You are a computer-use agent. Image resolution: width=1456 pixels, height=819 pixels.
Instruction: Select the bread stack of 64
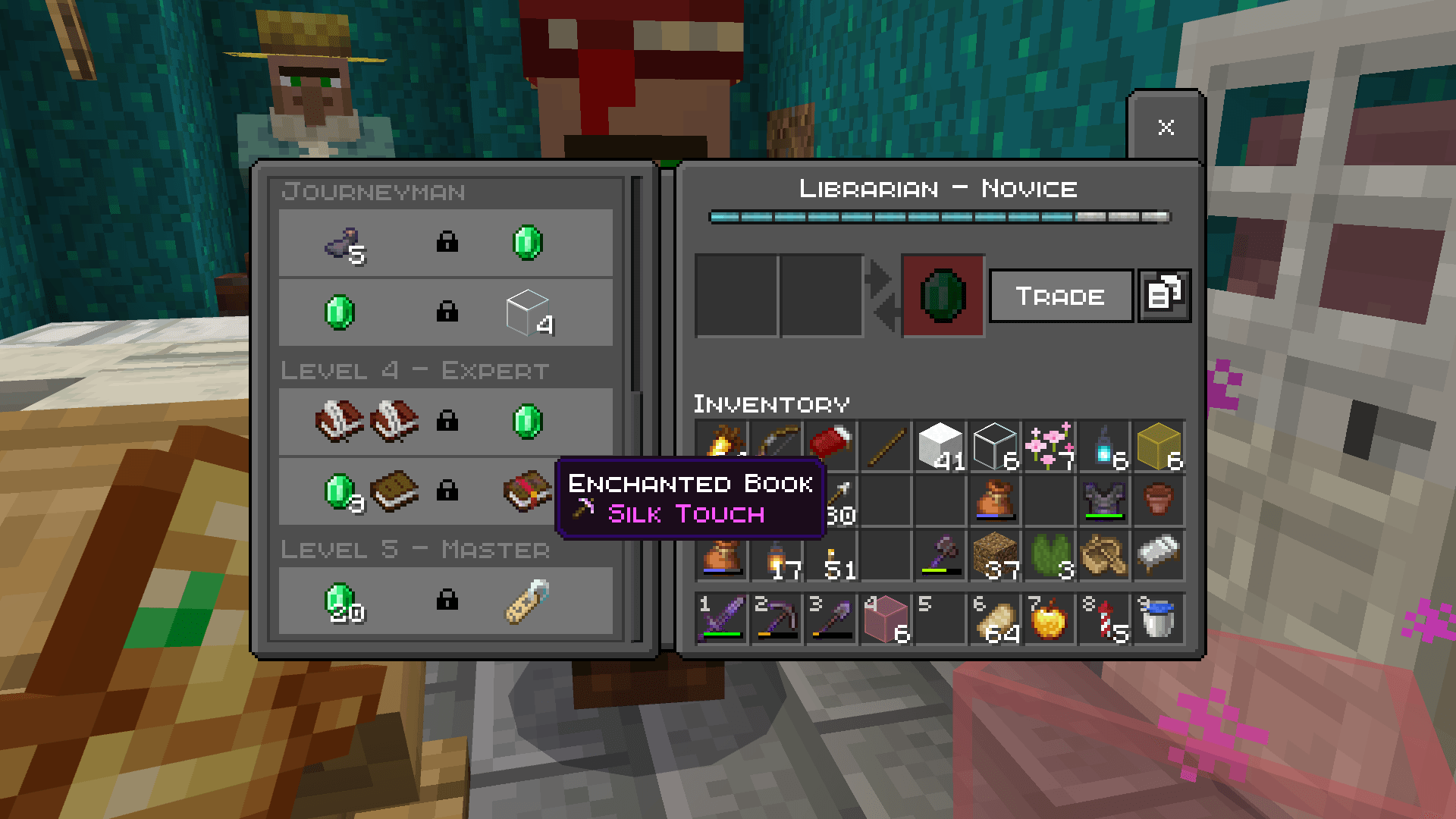(996, 620)
